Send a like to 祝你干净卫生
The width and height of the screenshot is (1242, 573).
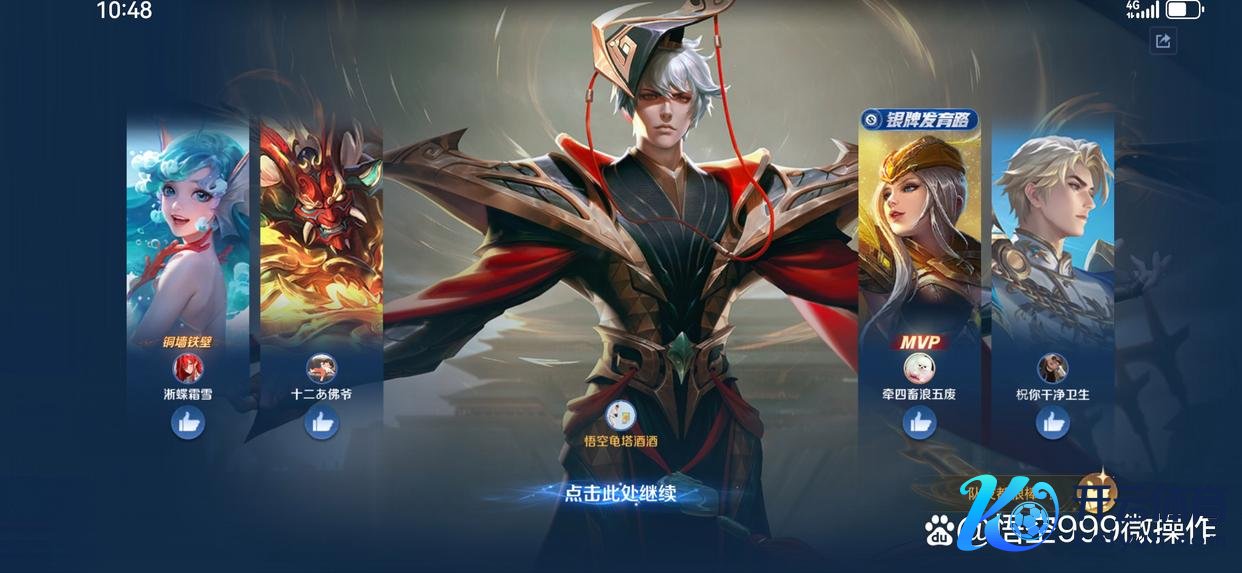click(x=1052, y=423)
